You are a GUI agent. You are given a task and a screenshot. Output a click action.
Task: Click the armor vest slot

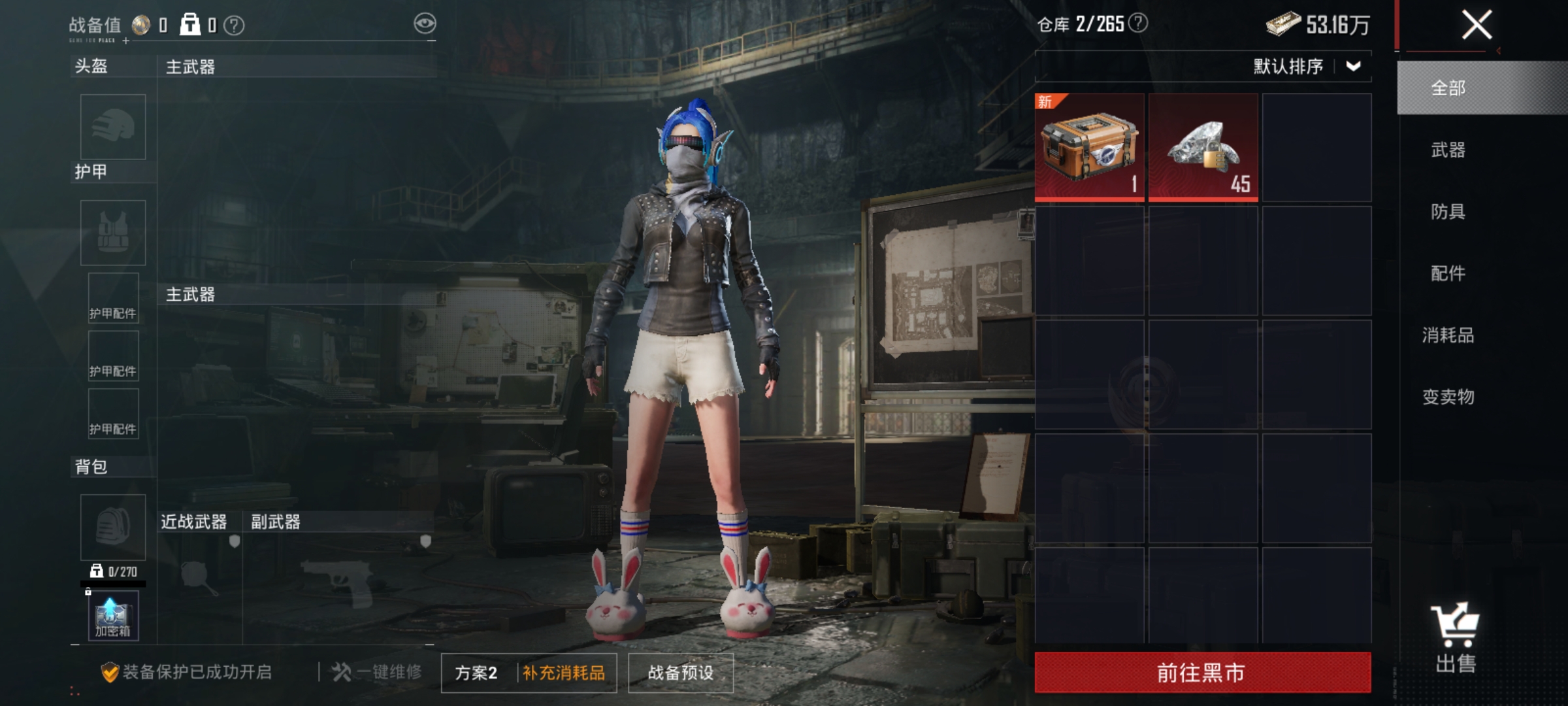coord(112,233)
